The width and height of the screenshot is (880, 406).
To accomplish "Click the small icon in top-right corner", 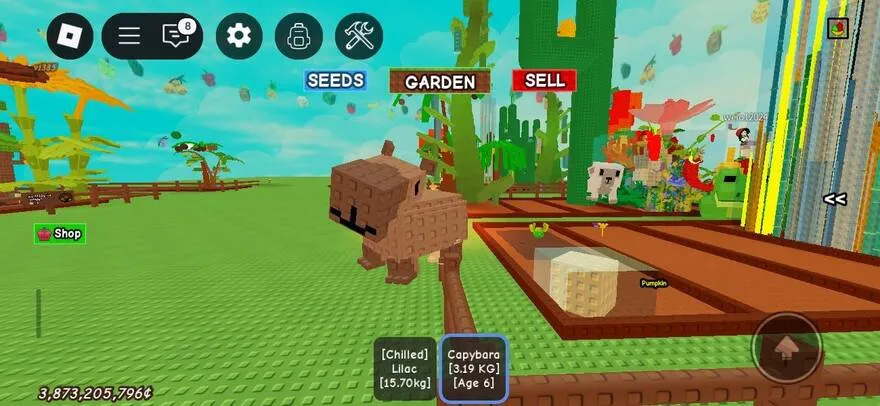I will (x=838, y=27).
